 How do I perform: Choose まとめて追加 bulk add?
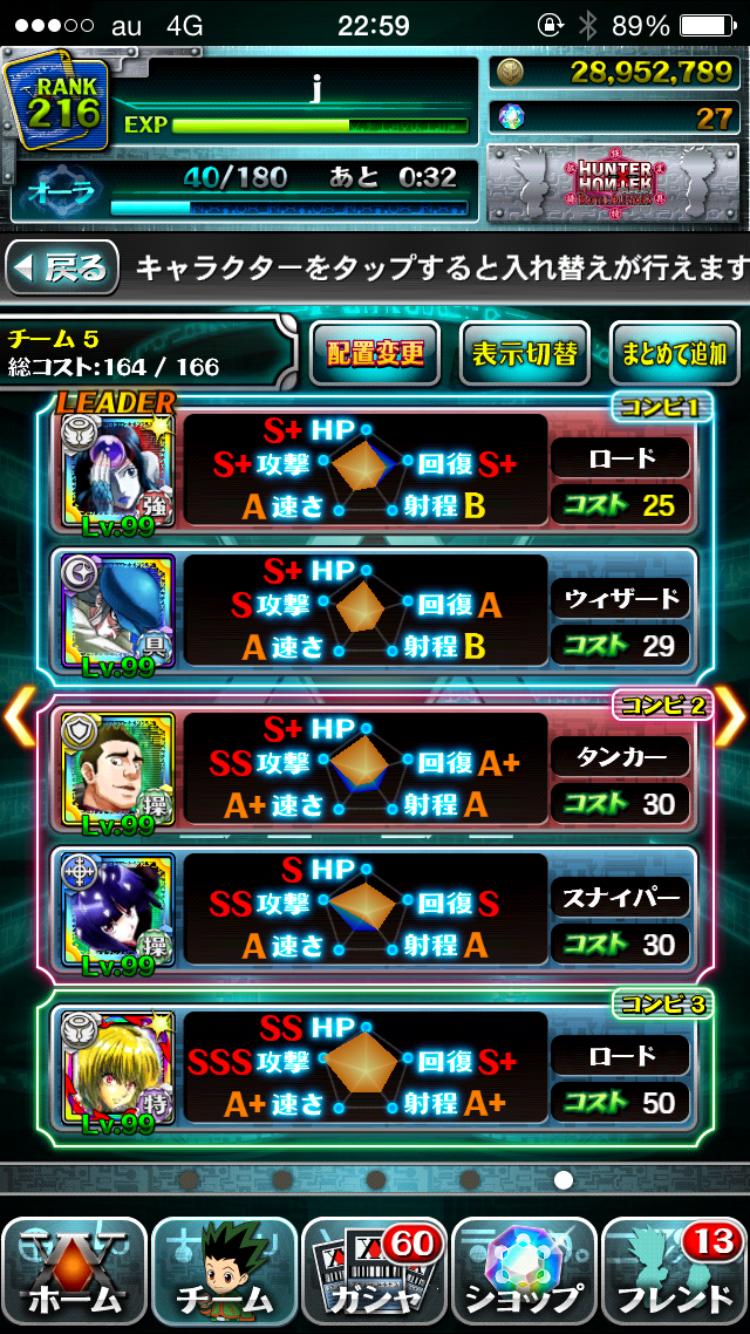tap(674, 353)
